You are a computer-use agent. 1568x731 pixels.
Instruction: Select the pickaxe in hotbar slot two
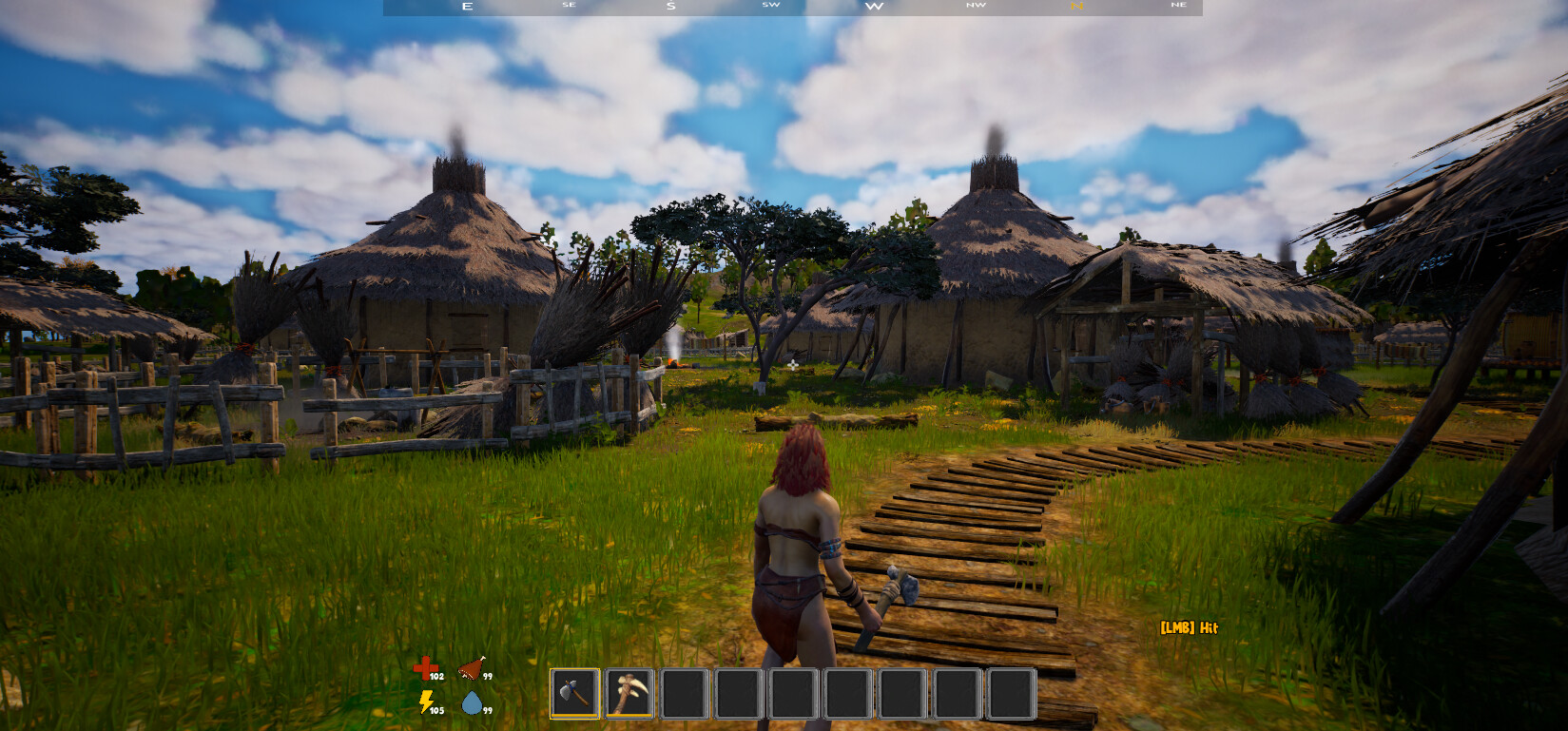tap(629, 693)
